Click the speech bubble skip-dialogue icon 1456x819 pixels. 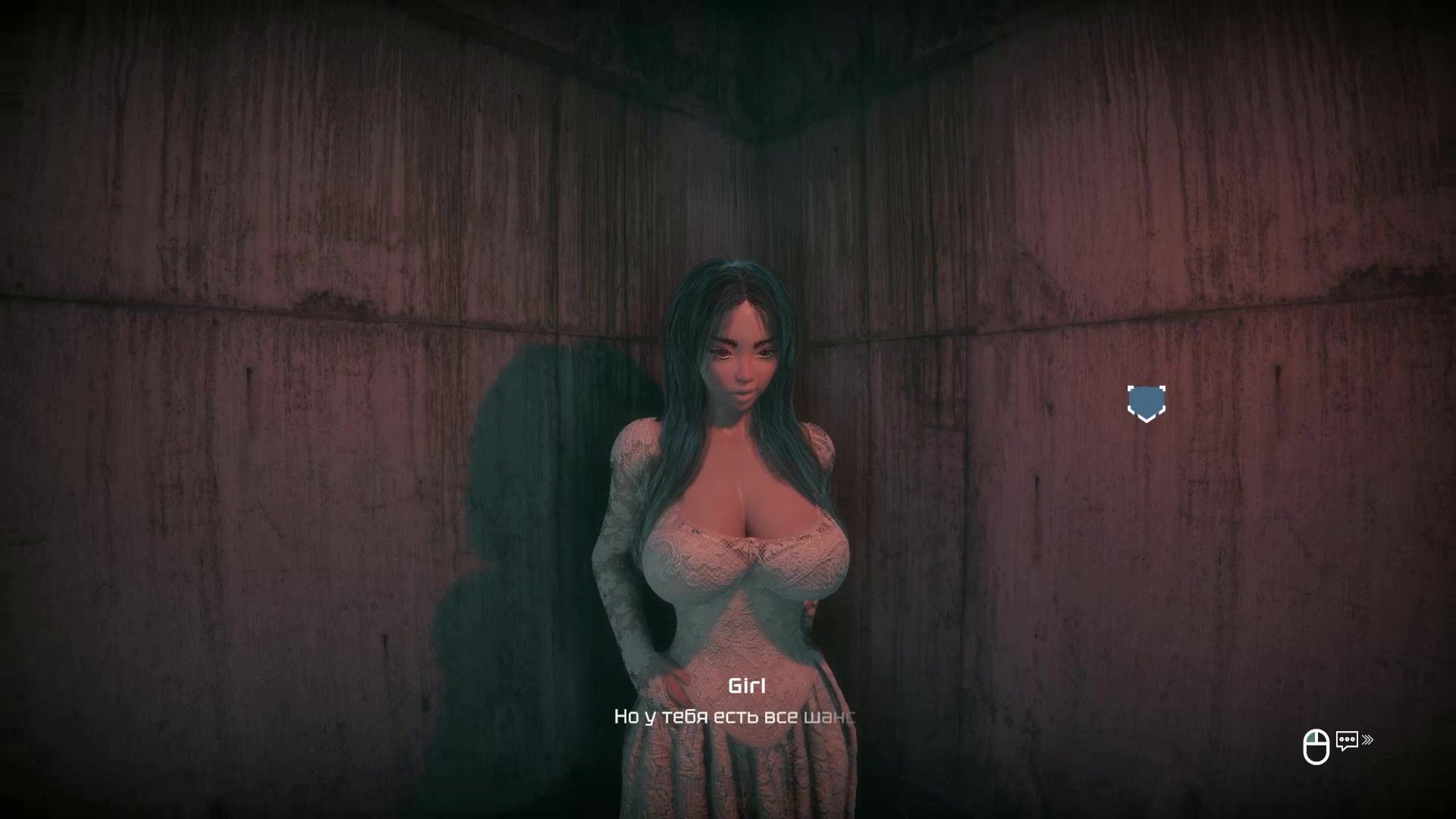point(1347,741)
